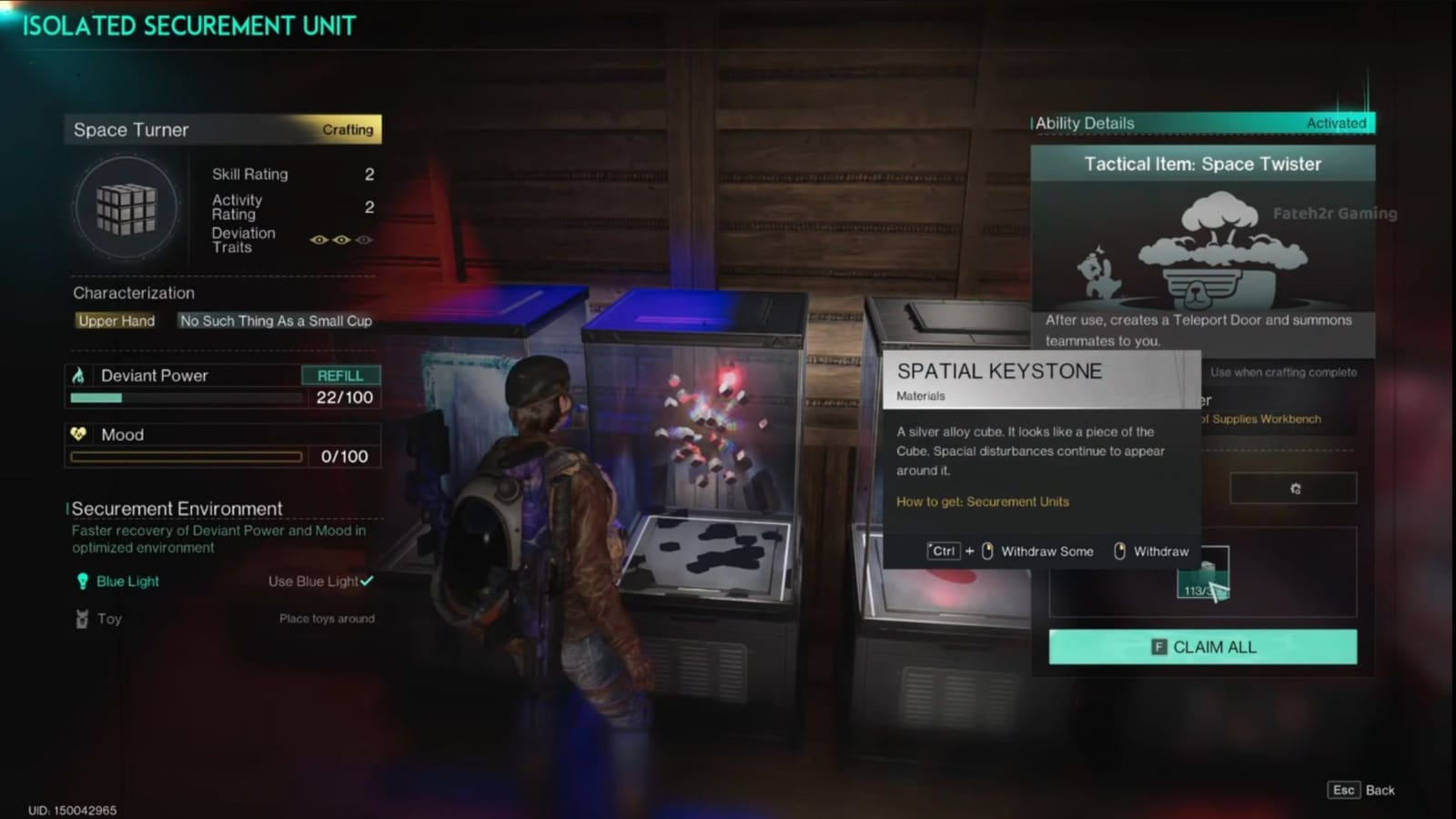Click the REFILL button beside Deviant Power
Image resolution: width=1456 pixels, height=819 pixels.
tap(342, 375)
